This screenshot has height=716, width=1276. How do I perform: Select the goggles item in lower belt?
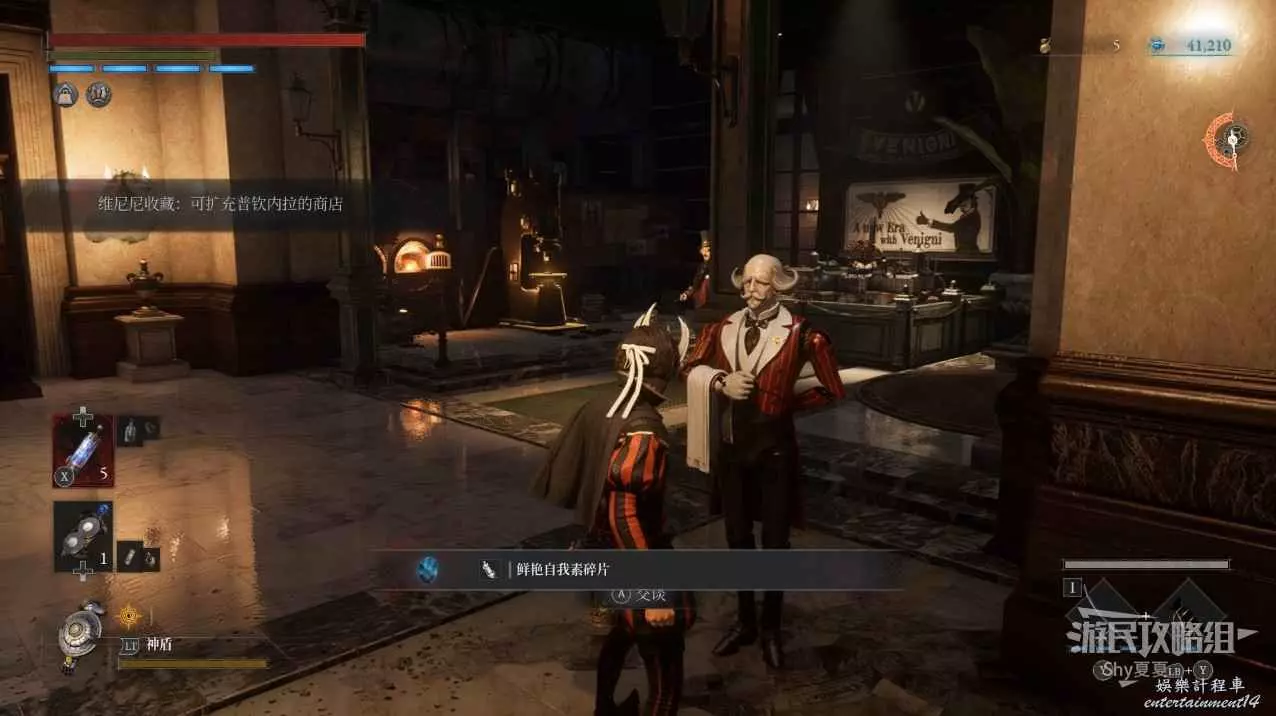[x=82, y=537]
